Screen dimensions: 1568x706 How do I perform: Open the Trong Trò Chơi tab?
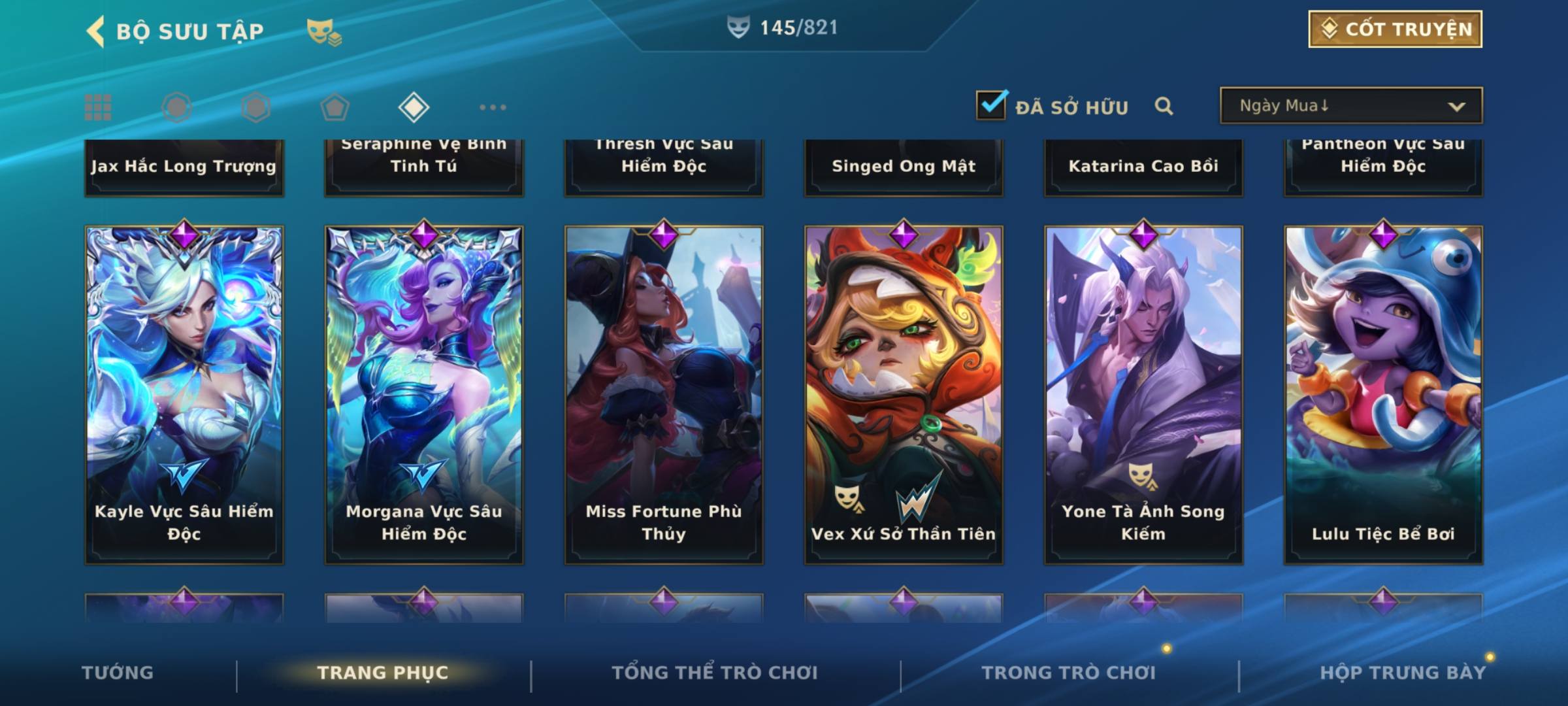pyautogui.click(x=1069, y=673)
